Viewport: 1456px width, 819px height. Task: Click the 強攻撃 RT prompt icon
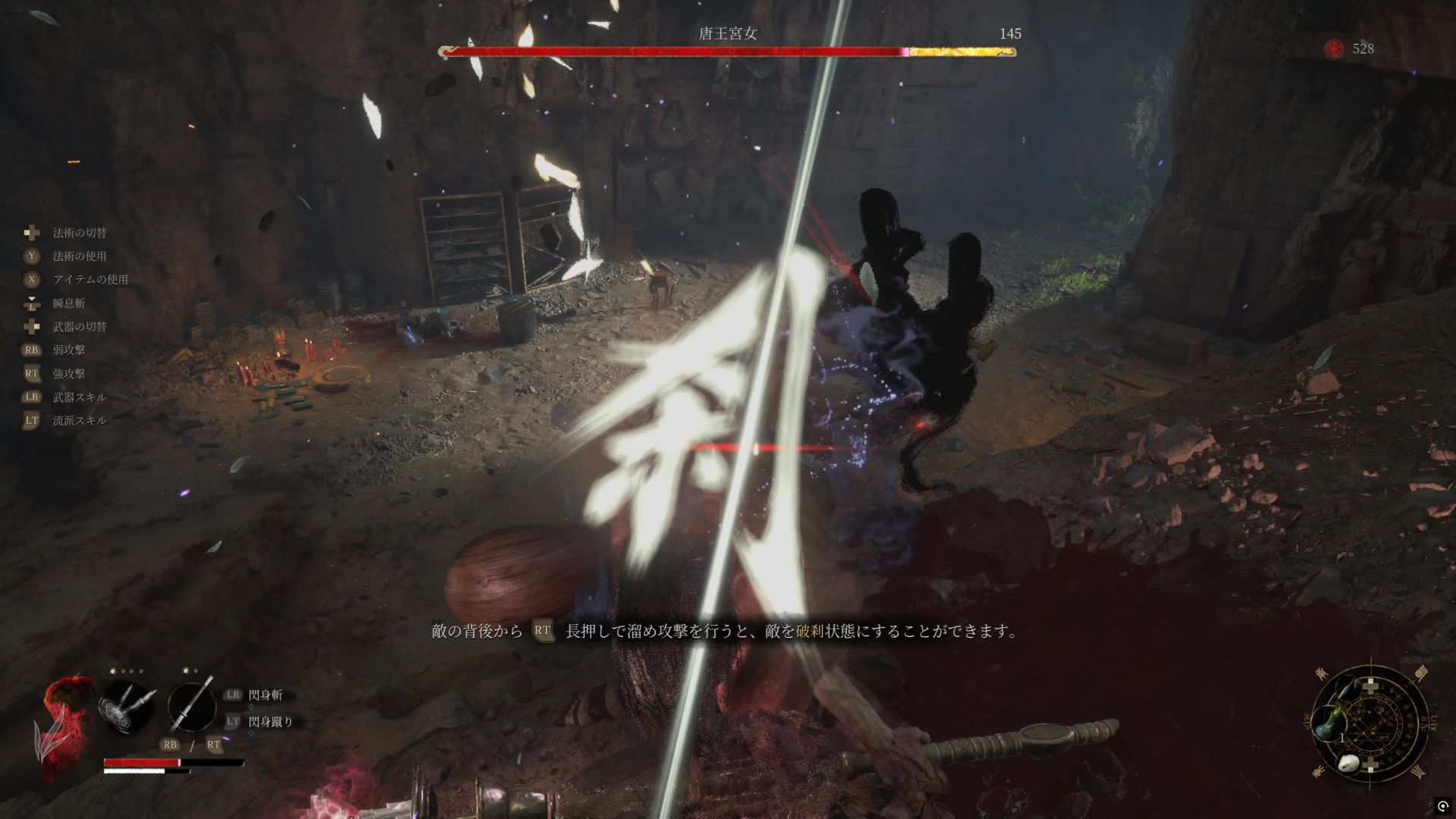click(x=31, y=373)
